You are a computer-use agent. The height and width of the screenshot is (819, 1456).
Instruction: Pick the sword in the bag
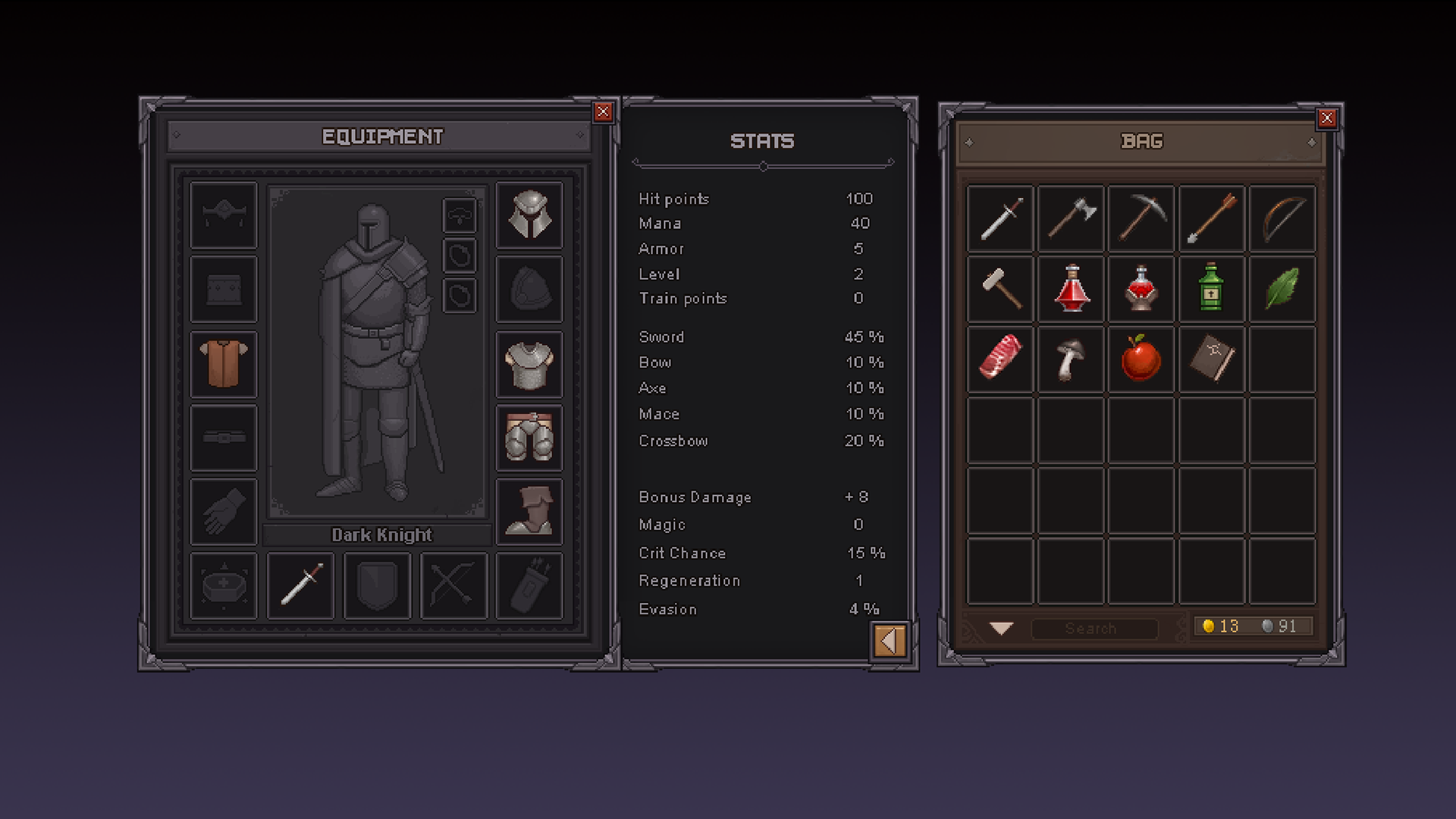pos(1001,218)
